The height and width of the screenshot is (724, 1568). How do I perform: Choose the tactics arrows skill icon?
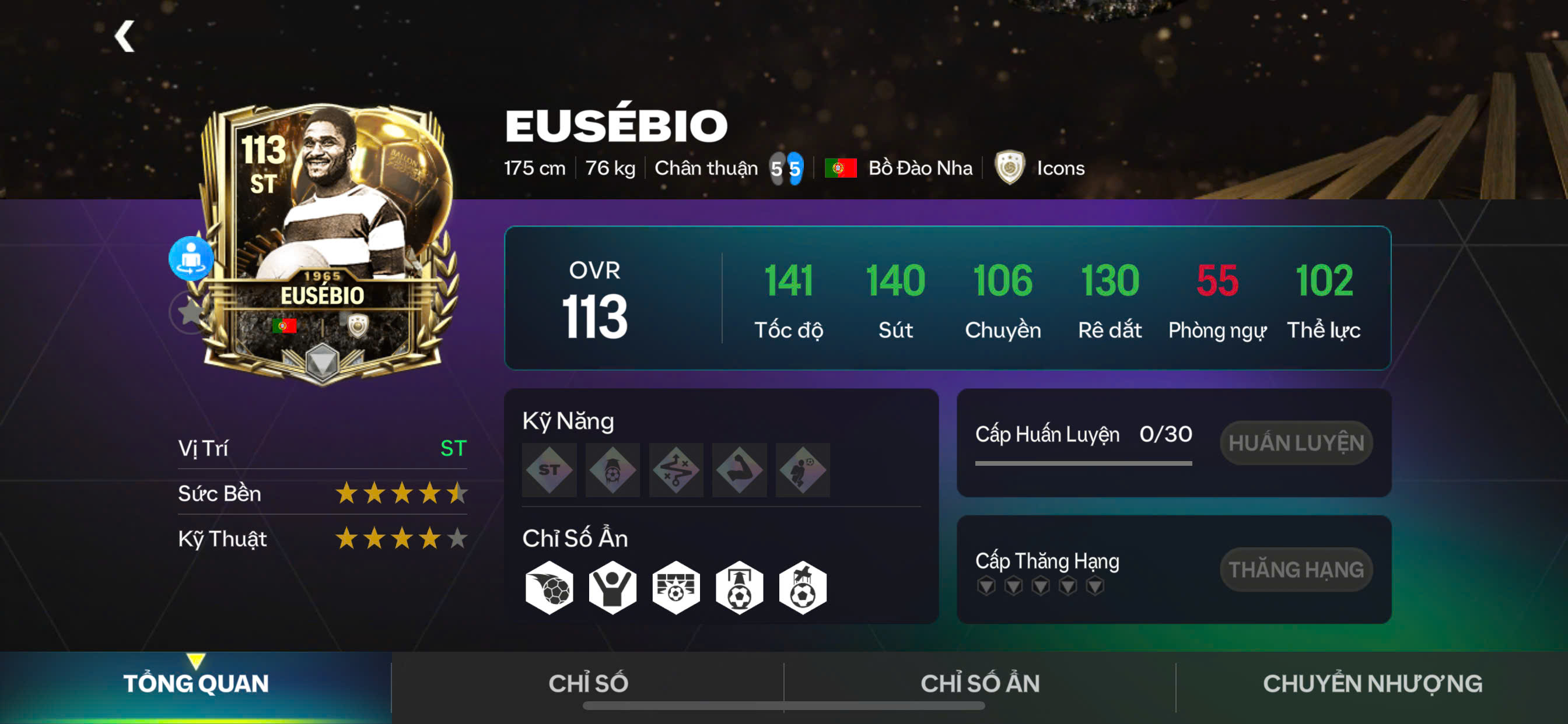[x=675, y=470]
